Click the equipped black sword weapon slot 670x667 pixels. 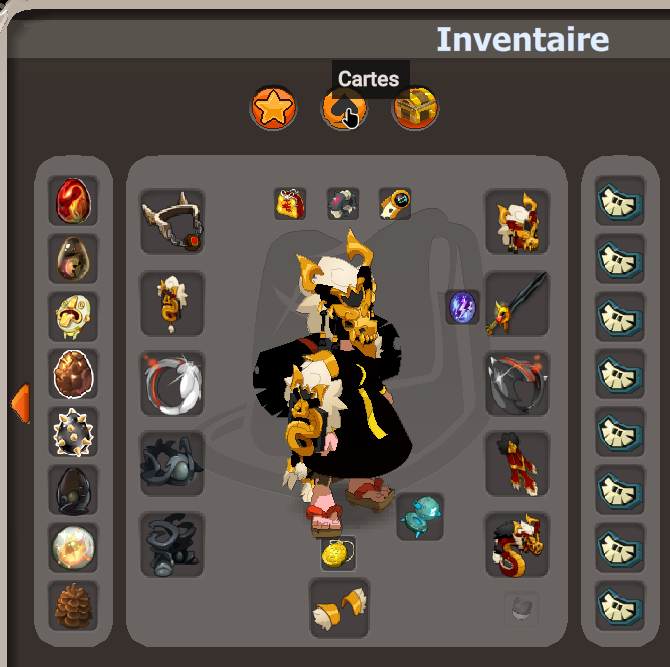click(x=517, y=302)
